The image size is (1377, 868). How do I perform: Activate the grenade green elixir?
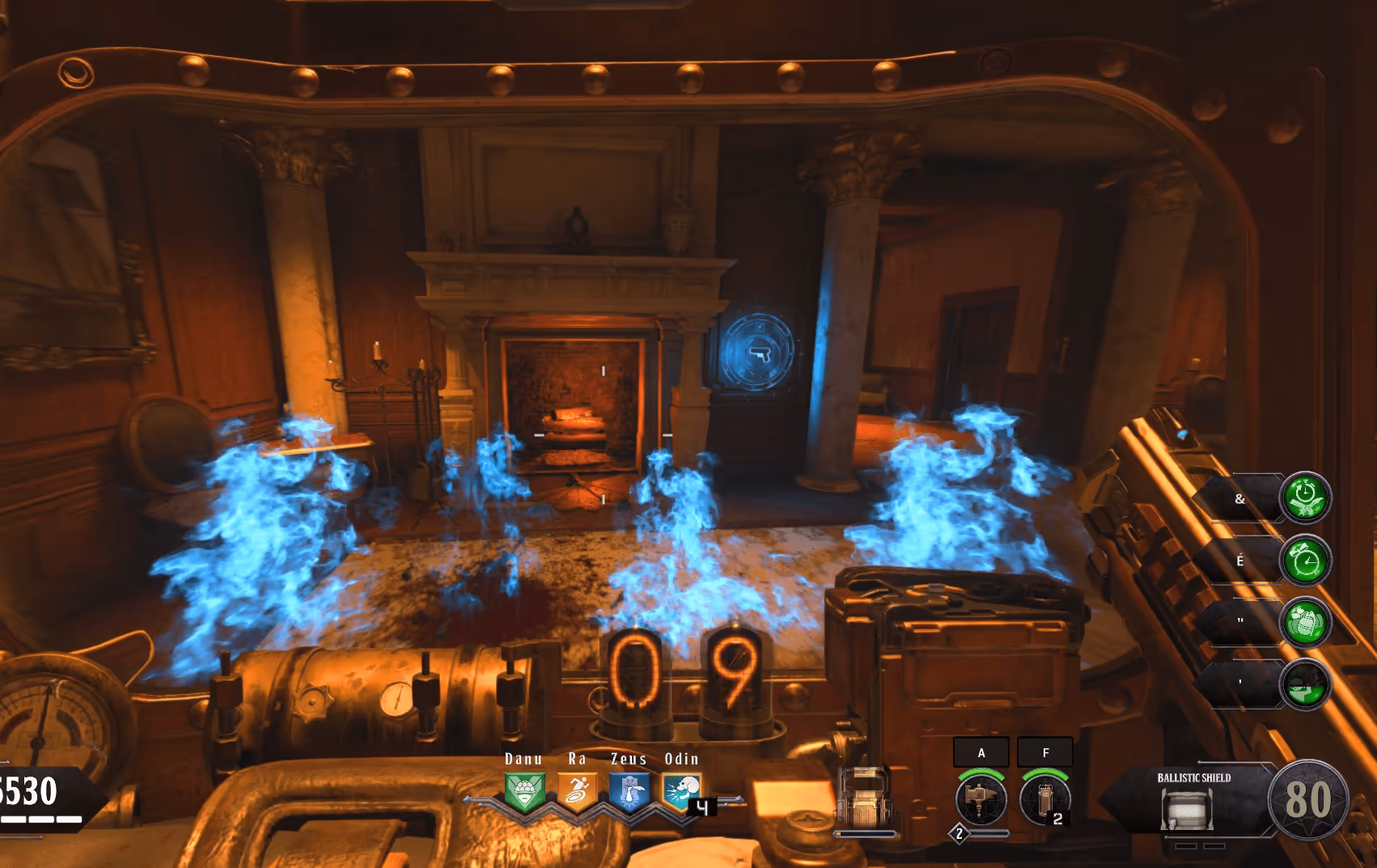[1305, 622]
